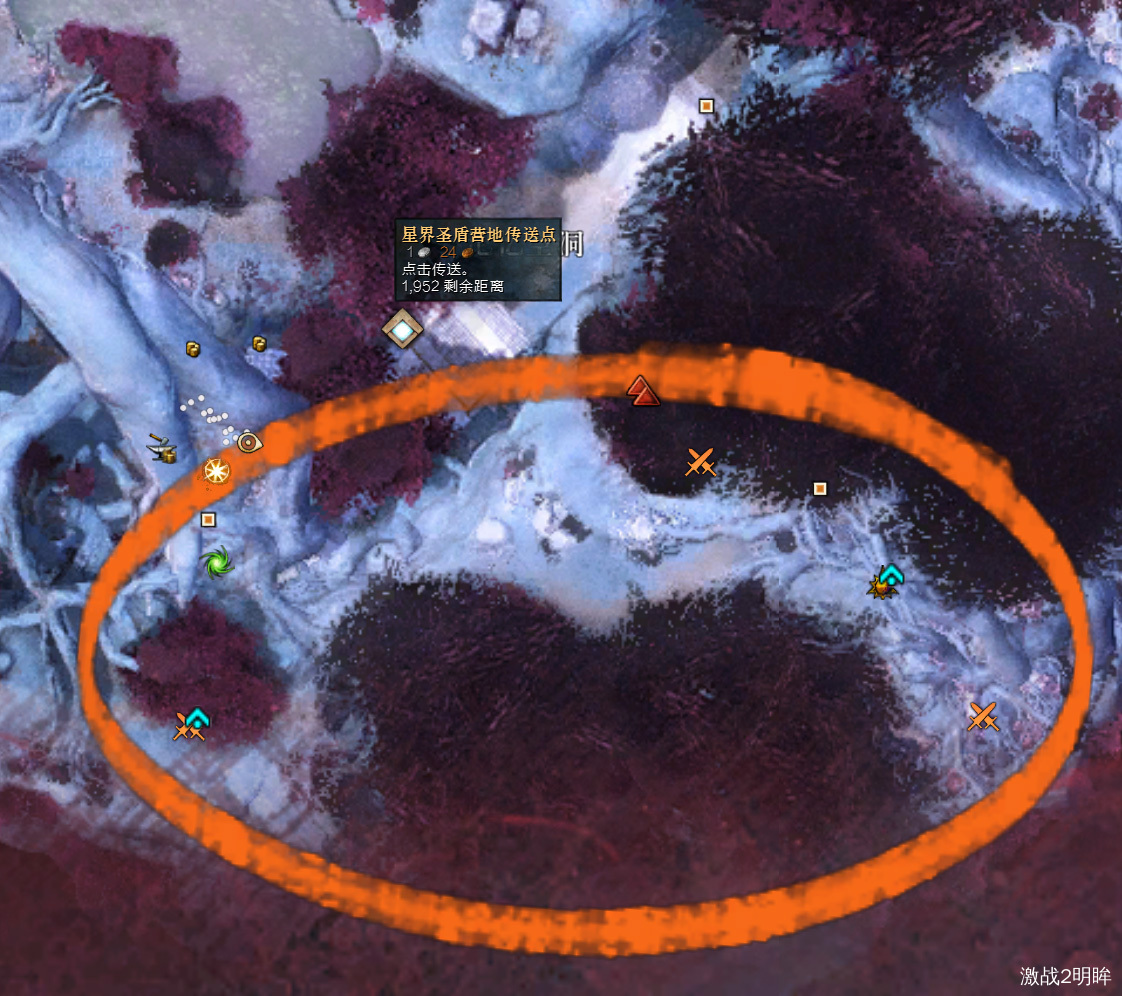Image resolution: width=1122 pixels, height=996 pixels.
Task: Click the spiked orange sun event marker
Action: [881, 588]
